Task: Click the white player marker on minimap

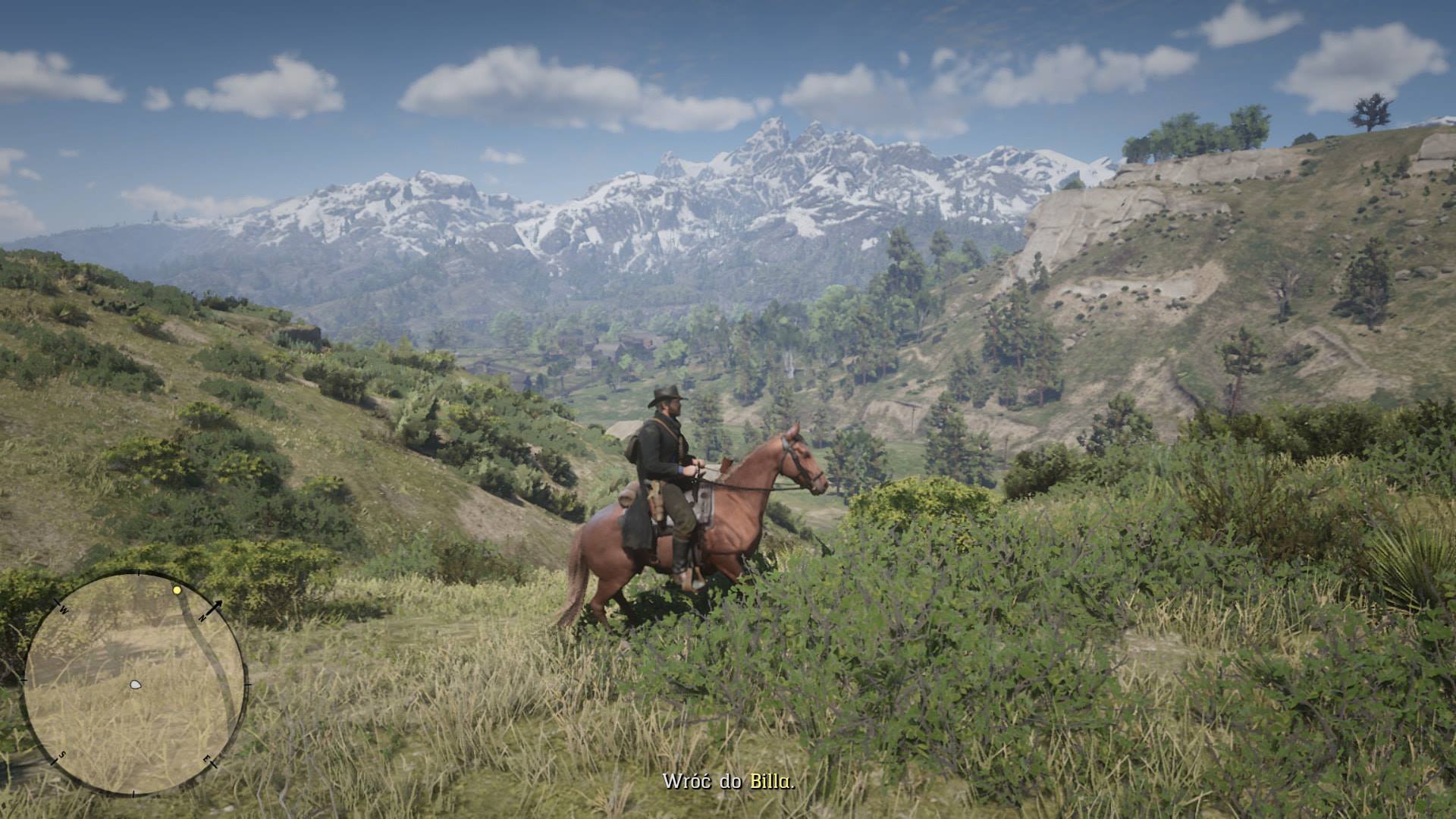Action: [135, 684]
